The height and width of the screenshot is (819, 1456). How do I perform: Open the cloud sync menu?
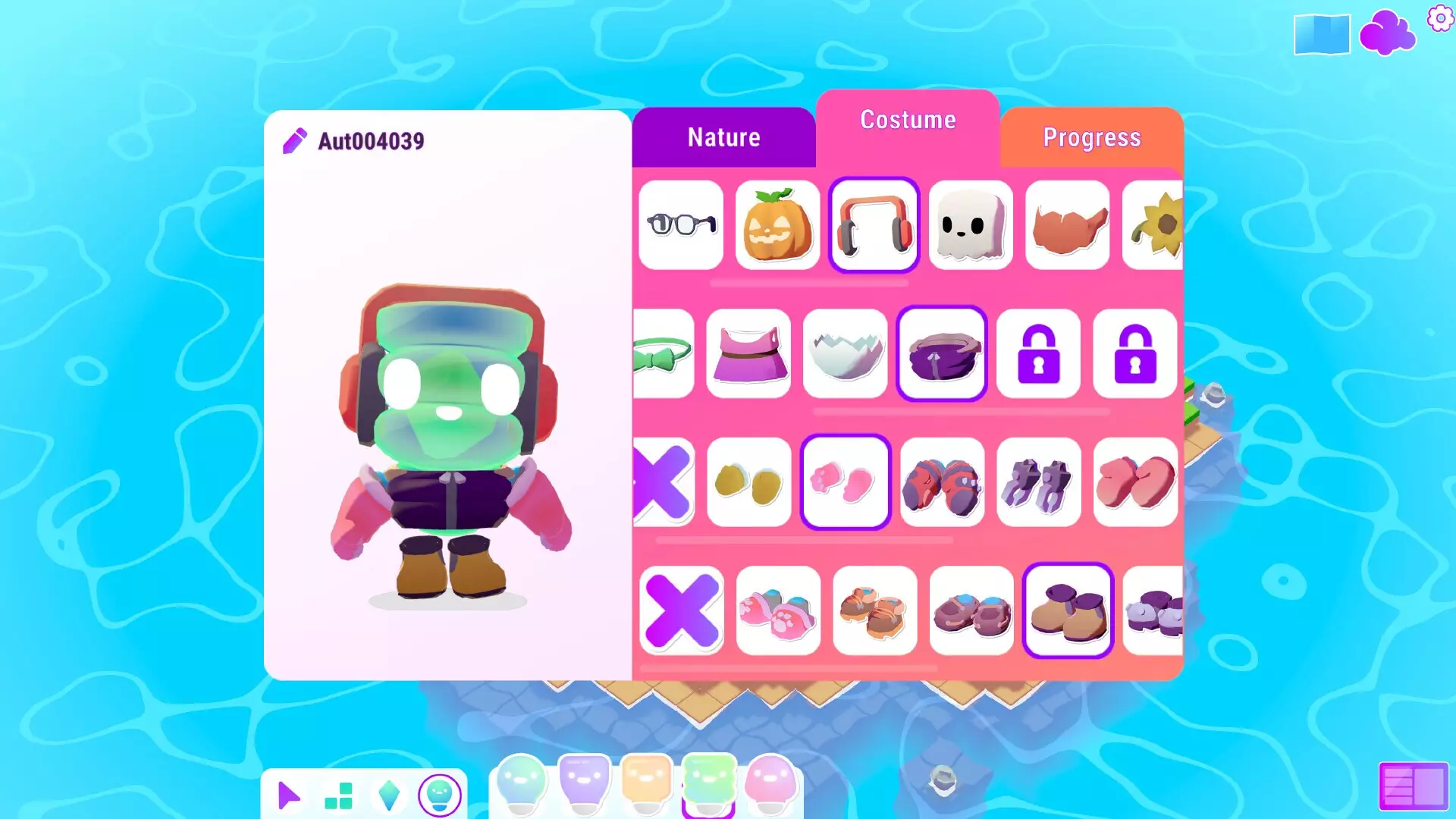click(1388, 33)
